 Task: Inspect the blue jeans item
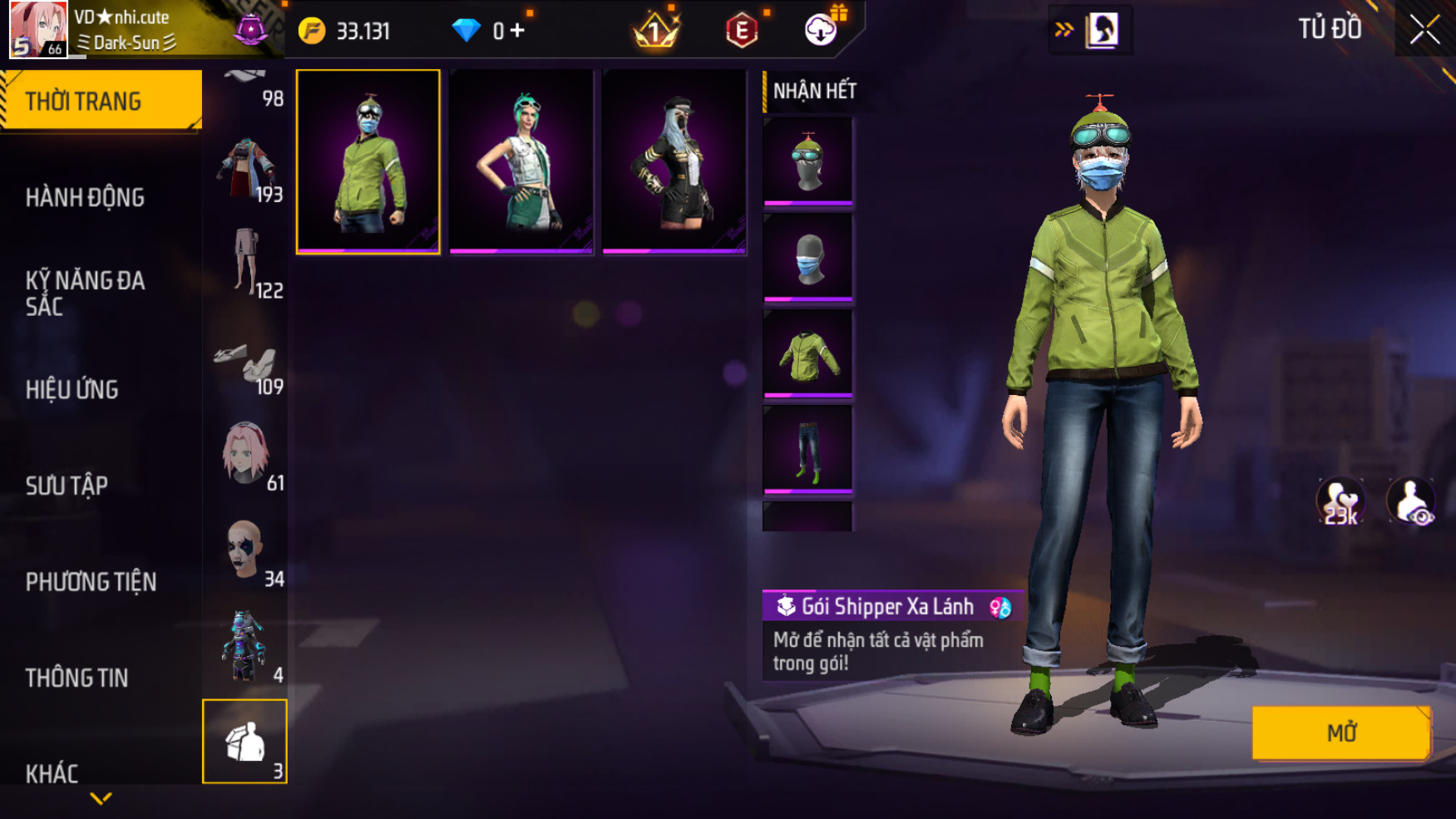pyautogui.click(x=807, y=450)
